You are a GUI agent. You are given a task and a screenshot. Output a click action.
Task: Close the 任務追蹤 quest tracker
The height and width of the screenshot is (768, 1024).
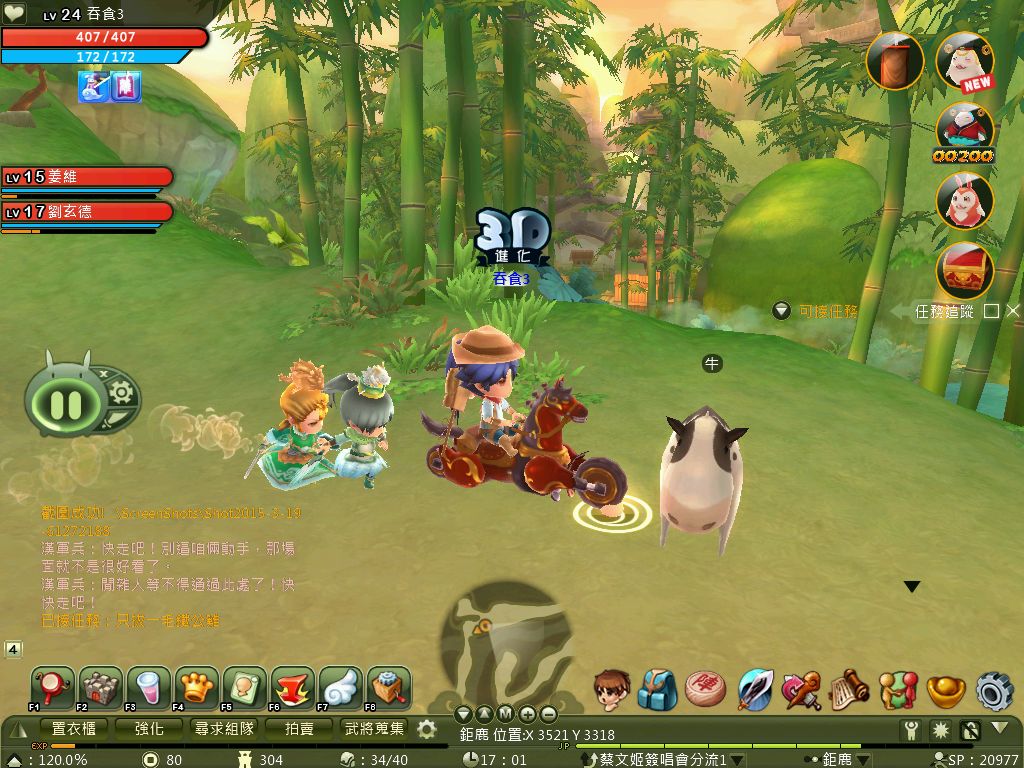pyautogui.click(x=1013, y=311)
